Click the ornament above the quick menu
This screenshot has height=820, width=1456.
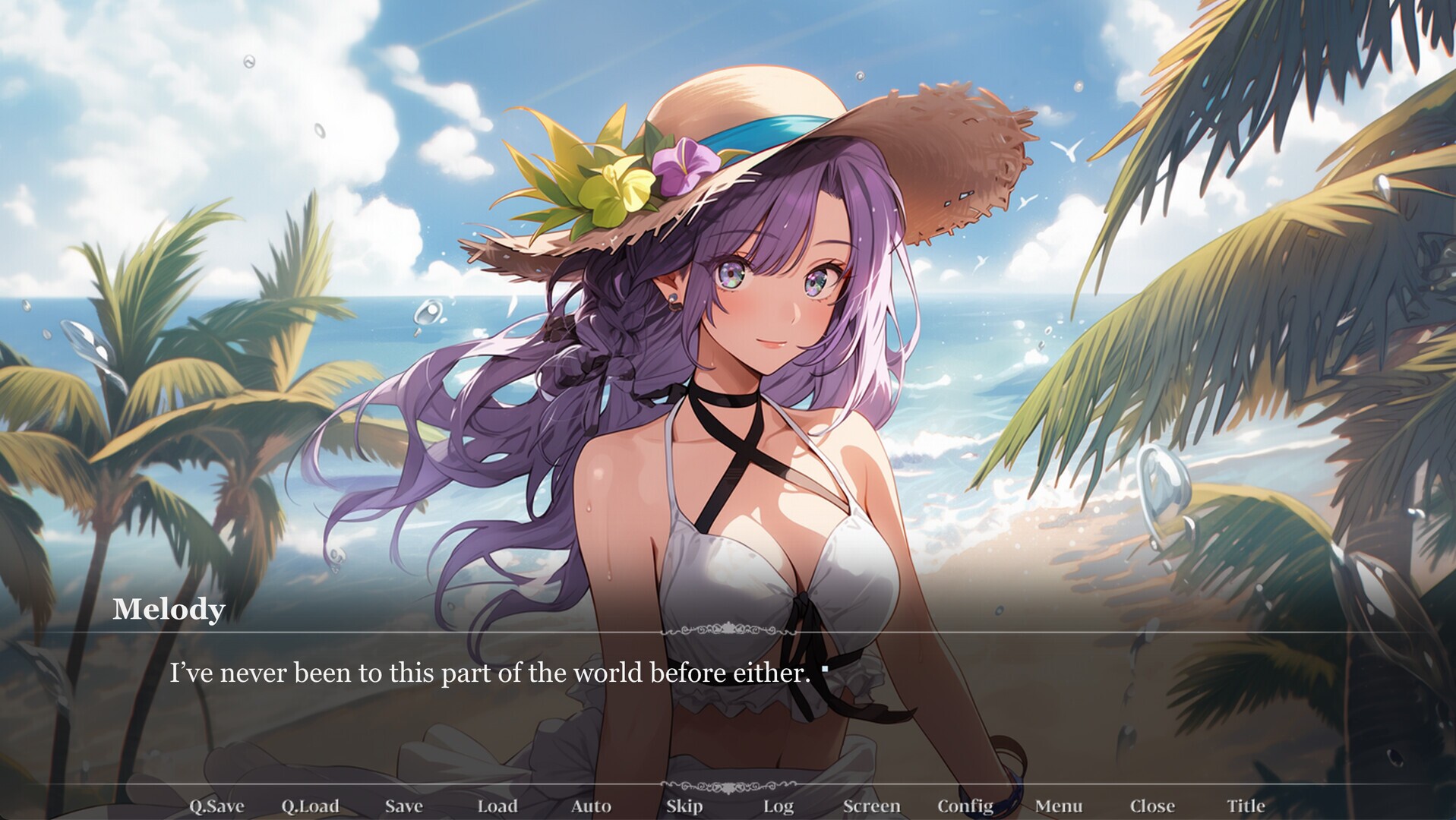coord(728,787)
